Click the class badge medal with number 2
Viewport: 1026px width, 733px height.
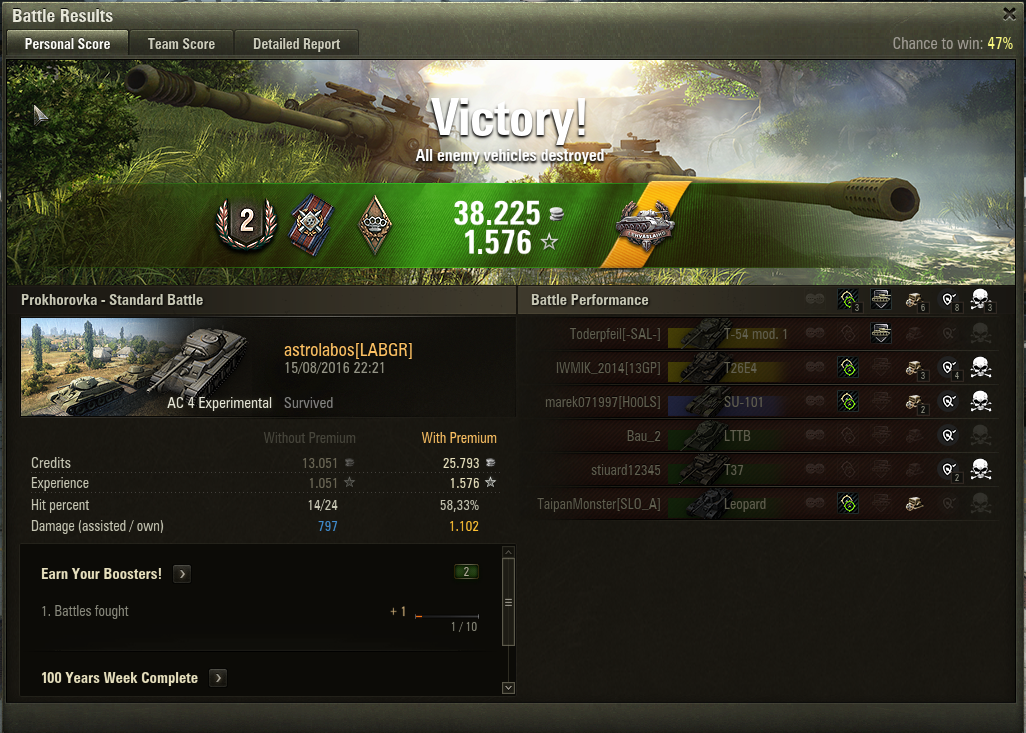point(246,222)
